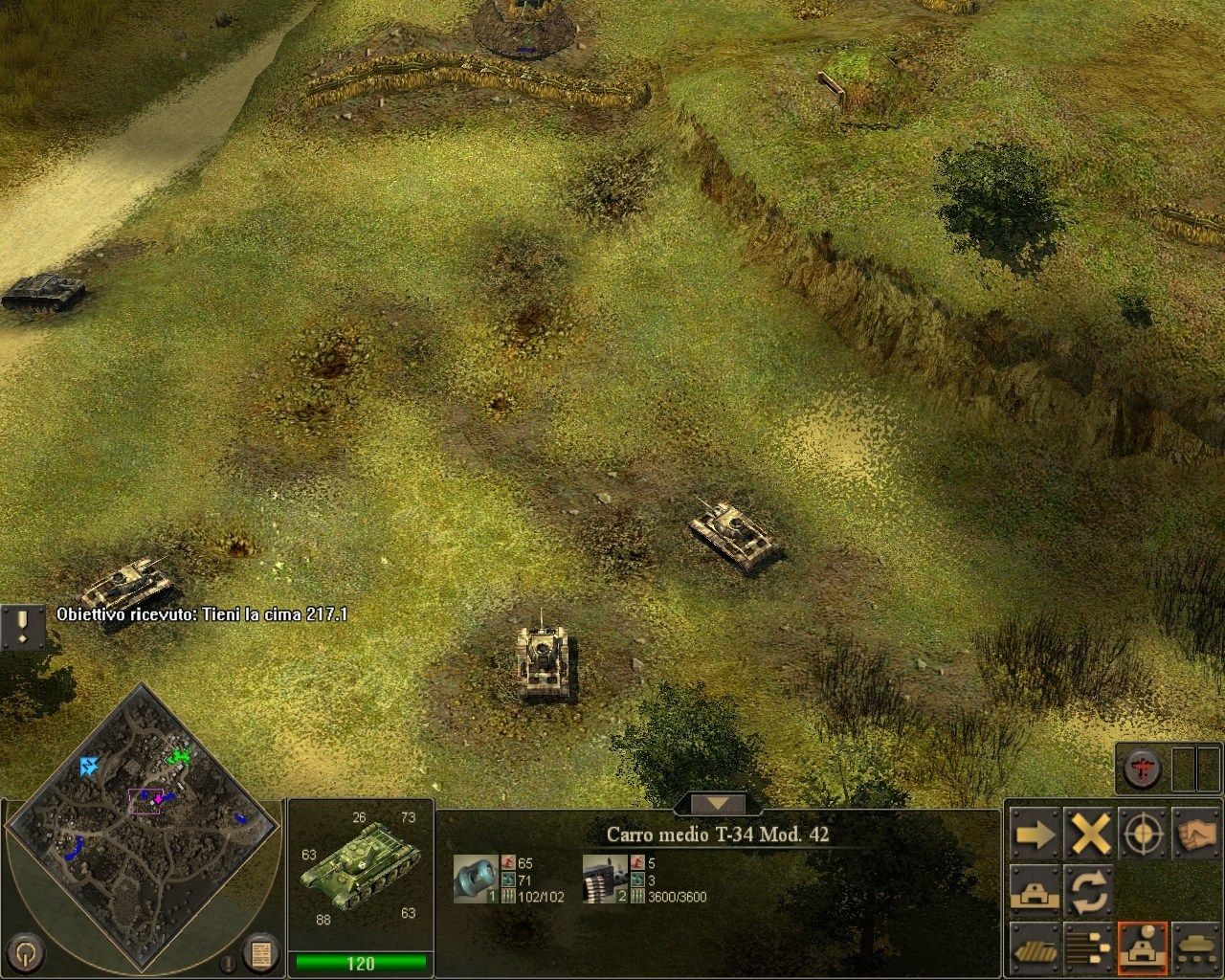
Task: Click the orange-highlighted entrenched tank stance
Action: 1145,947
